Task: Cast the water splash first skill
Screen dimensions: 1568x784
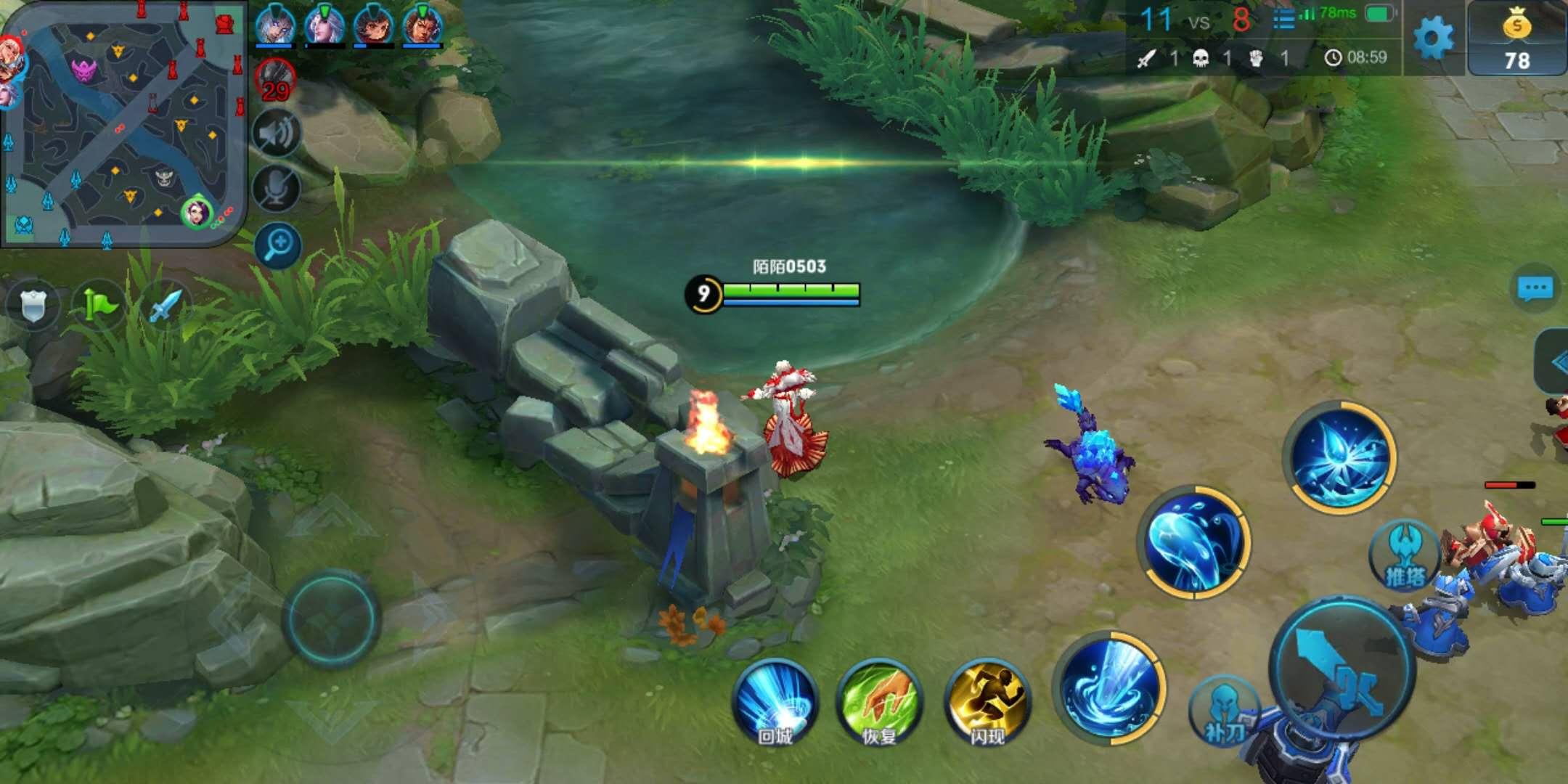Action: coord(1109,687)
